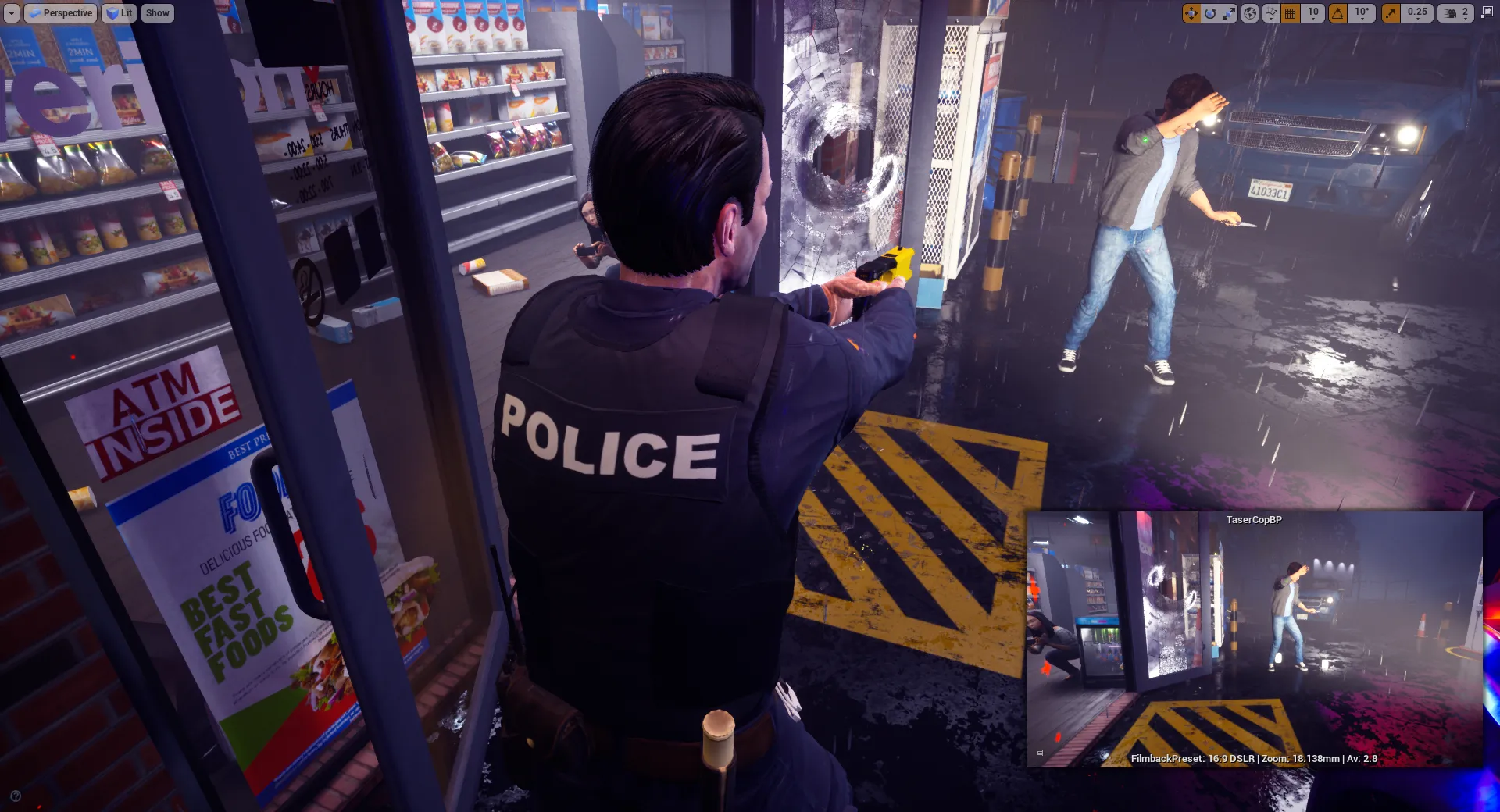Pin the TaserCopBP camera preview
This screenshot has height=812, width=1500.
[x=1041, y=753]
